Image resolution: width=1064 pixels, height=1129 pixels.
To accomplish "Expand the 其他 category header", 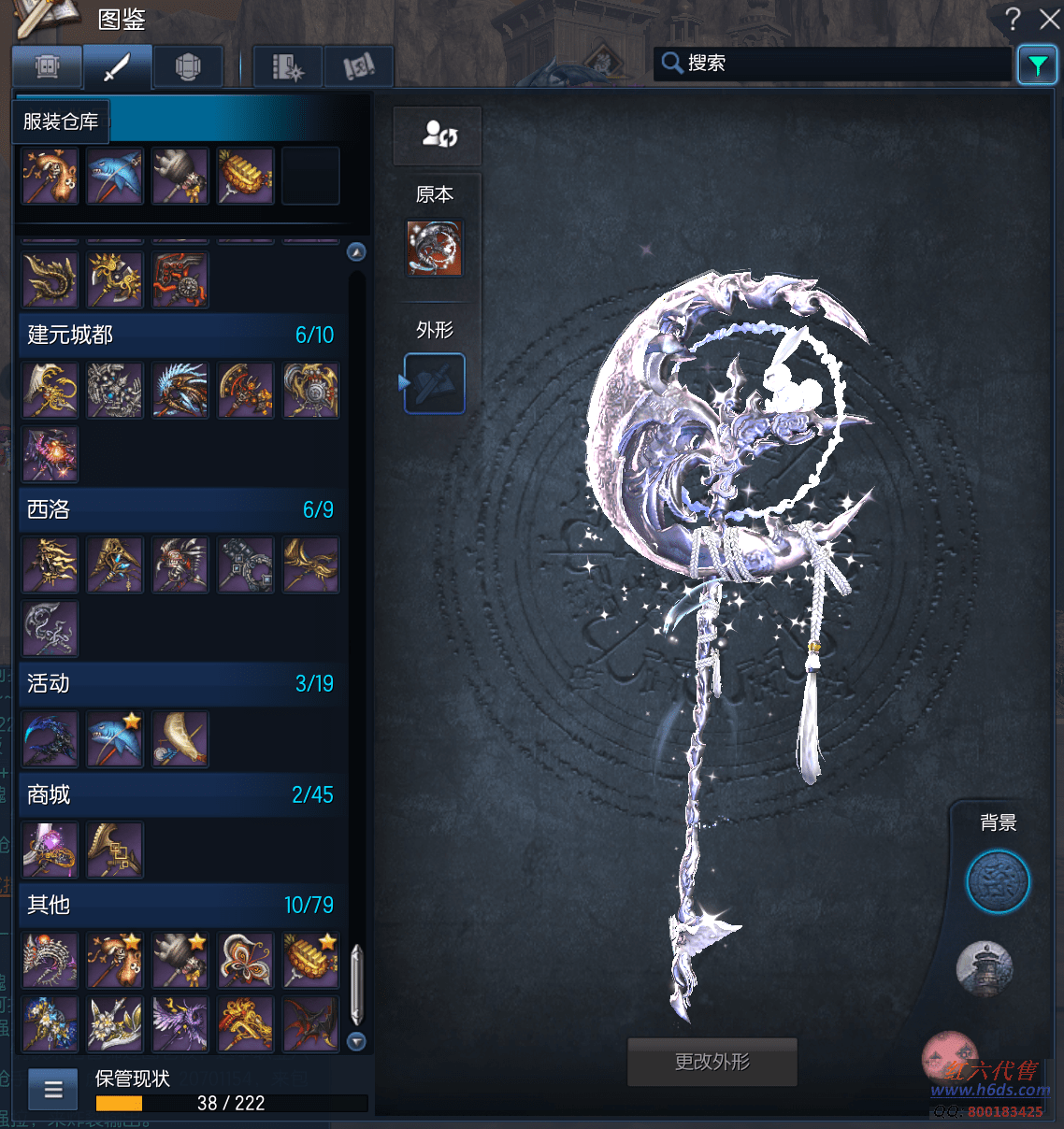I will 180,905.
